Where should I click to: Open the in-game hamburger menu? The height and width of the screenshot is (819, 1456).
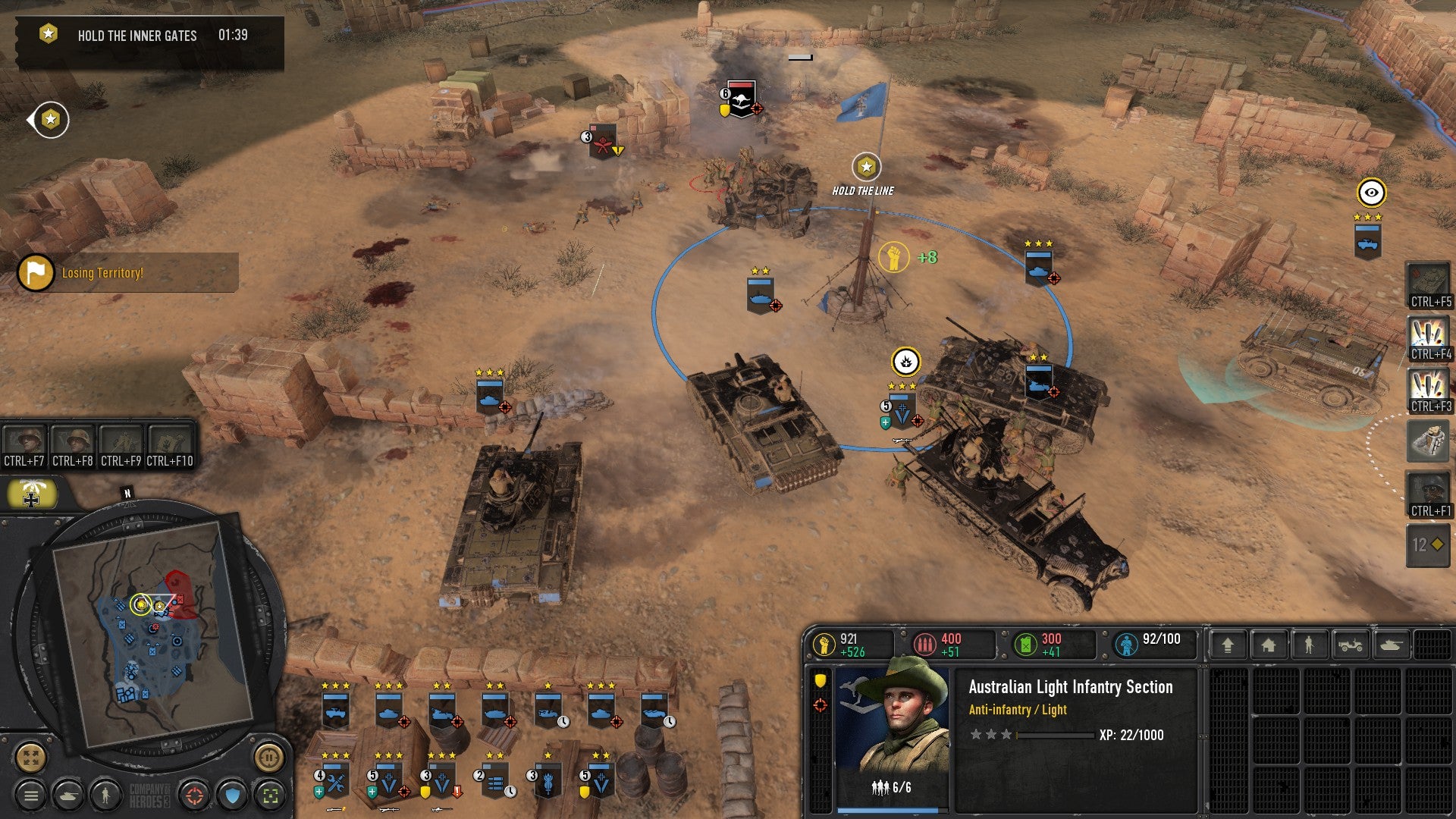[x=30, y=795]
